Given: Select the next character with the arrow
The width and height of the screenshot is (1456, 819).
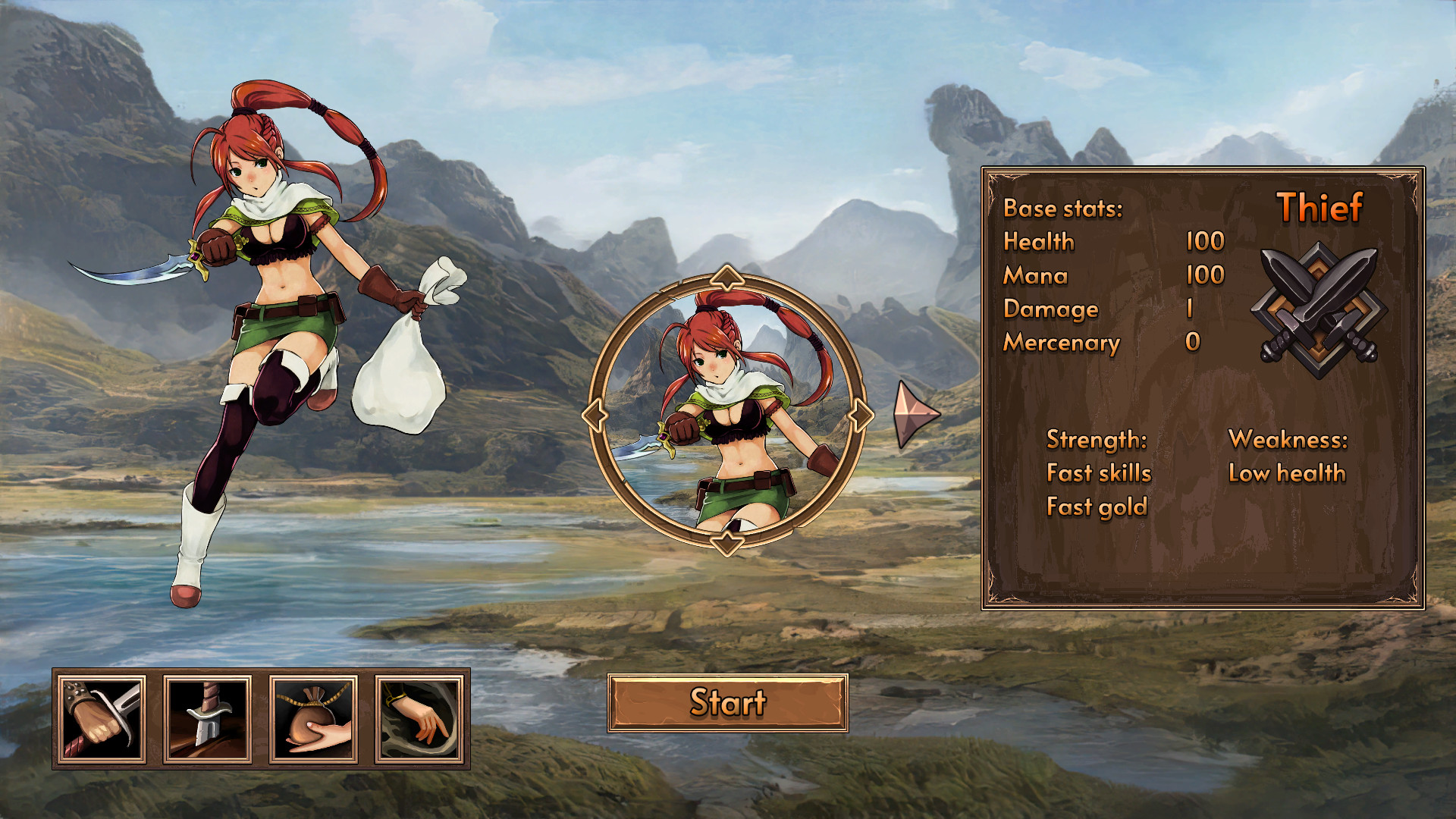Looking at the screenshot, I should point(915,414).
